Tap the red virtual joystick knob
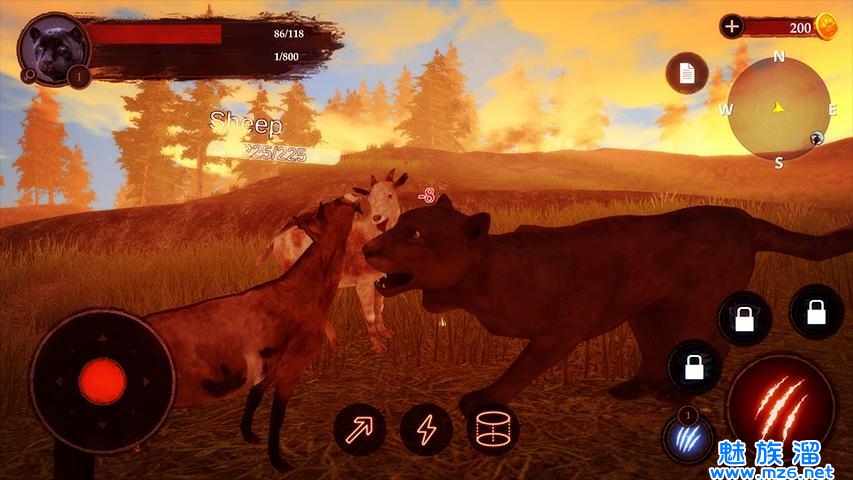This screenshot has width=853, height=480. tap(102, 381)
